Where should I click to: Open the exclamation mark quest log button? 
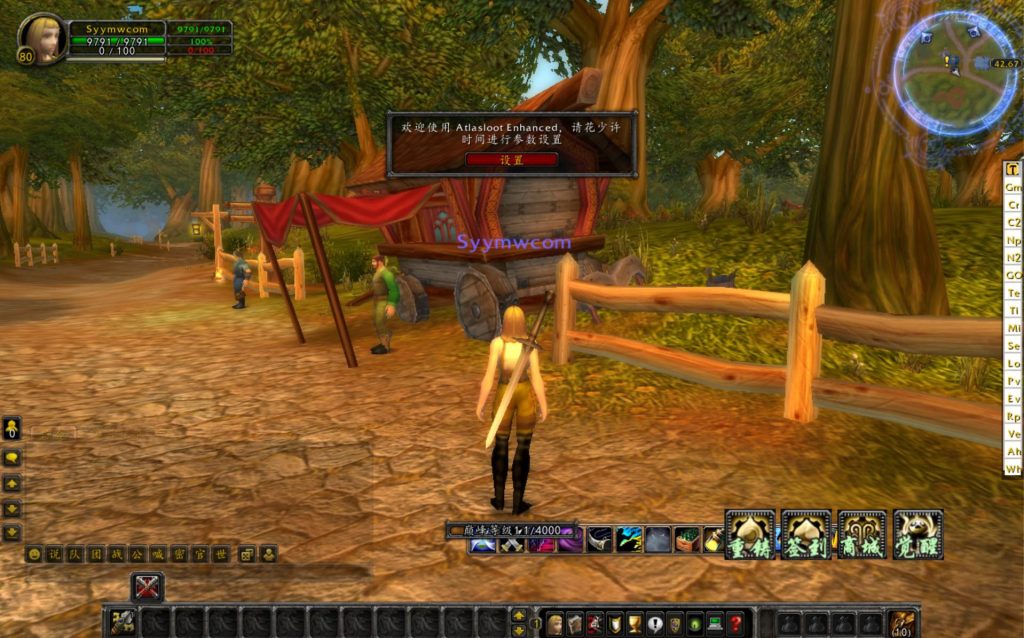coord(655,623)
